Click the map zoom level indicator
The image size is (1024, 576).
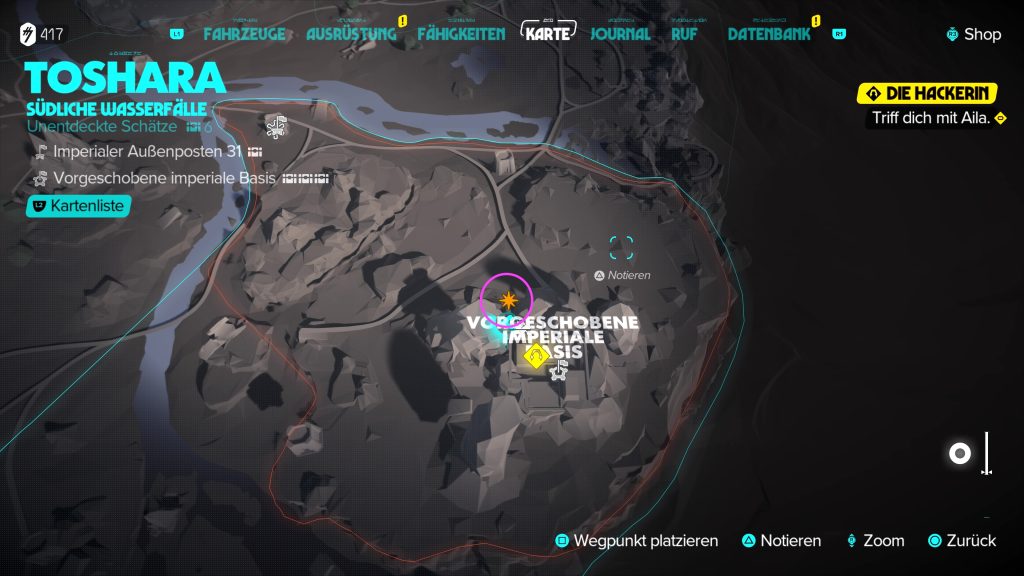pos(960,454)
